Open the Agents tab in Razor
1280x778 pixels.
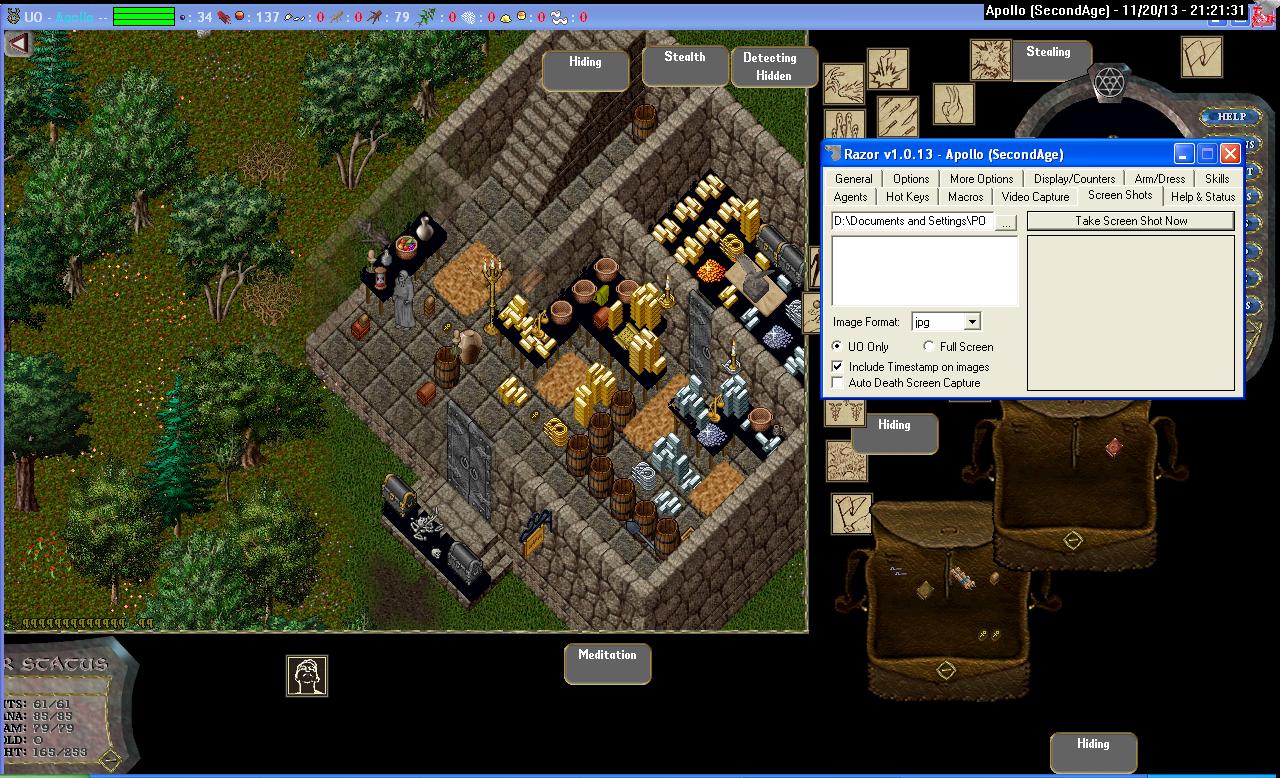pyautogui.click(x=850, y=197)
